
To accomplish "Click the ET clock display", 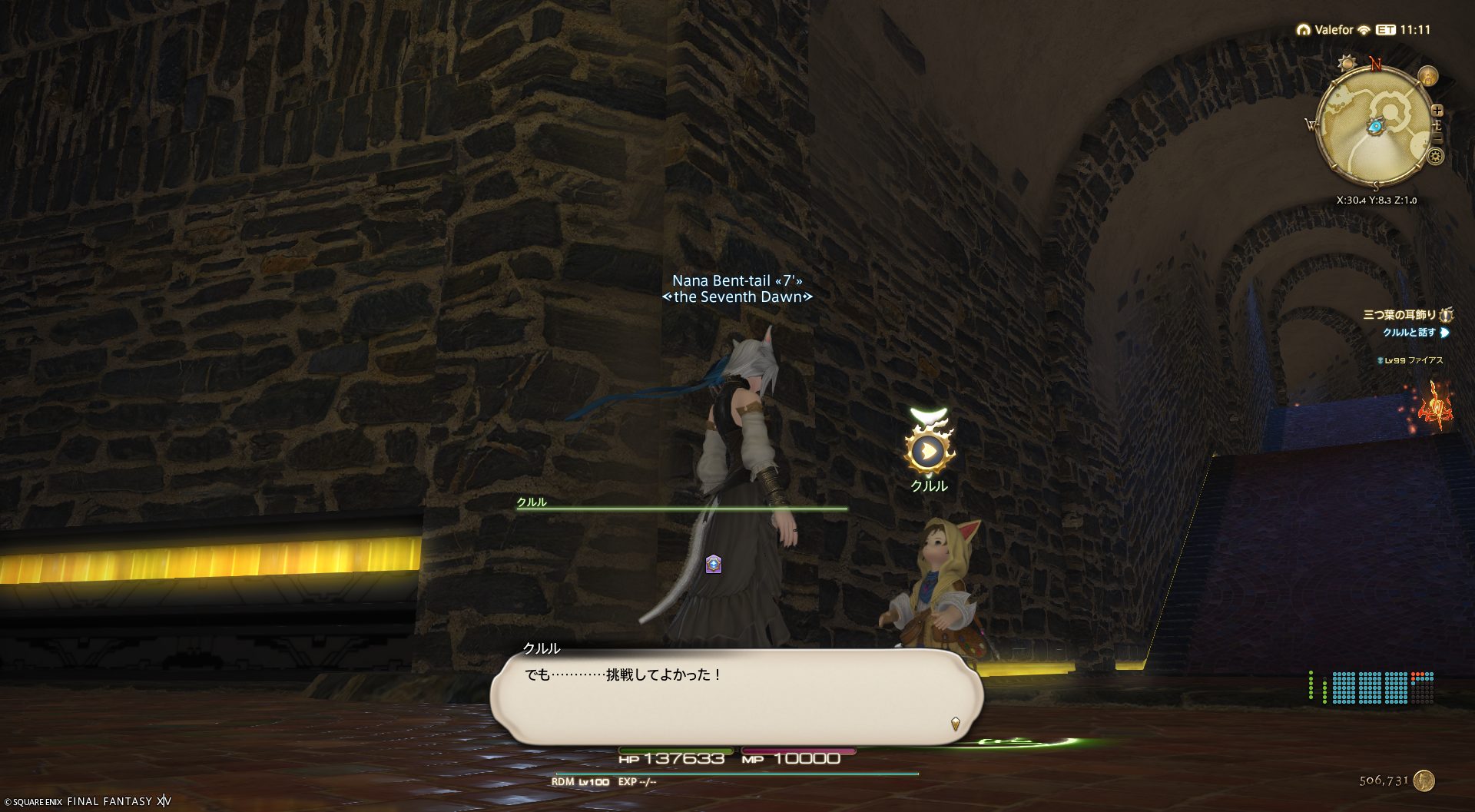I will (x=1404, y=30).
